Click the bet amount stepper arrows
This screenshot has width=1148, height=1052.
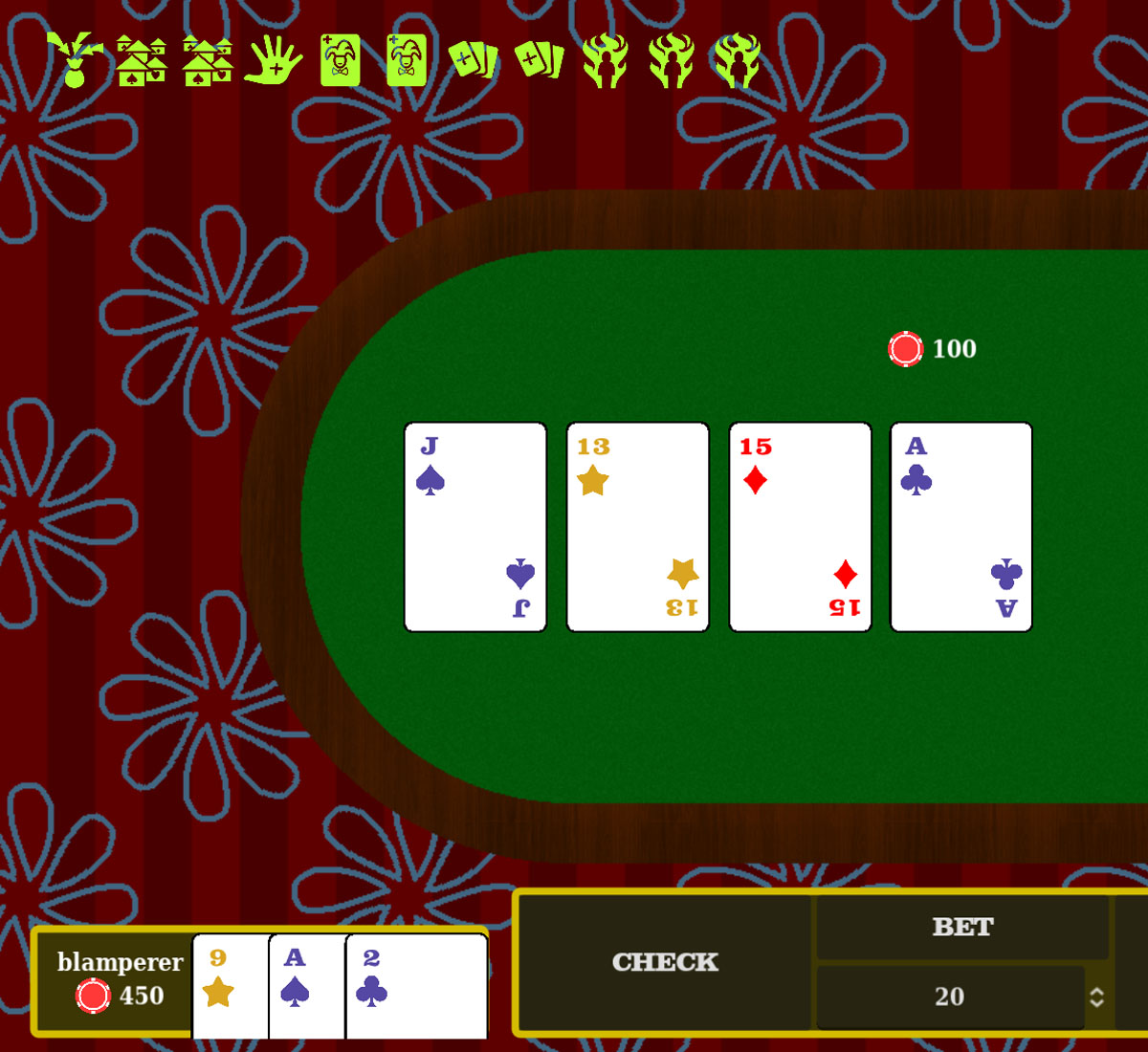pyautogui.click(x=1096, y=997)
